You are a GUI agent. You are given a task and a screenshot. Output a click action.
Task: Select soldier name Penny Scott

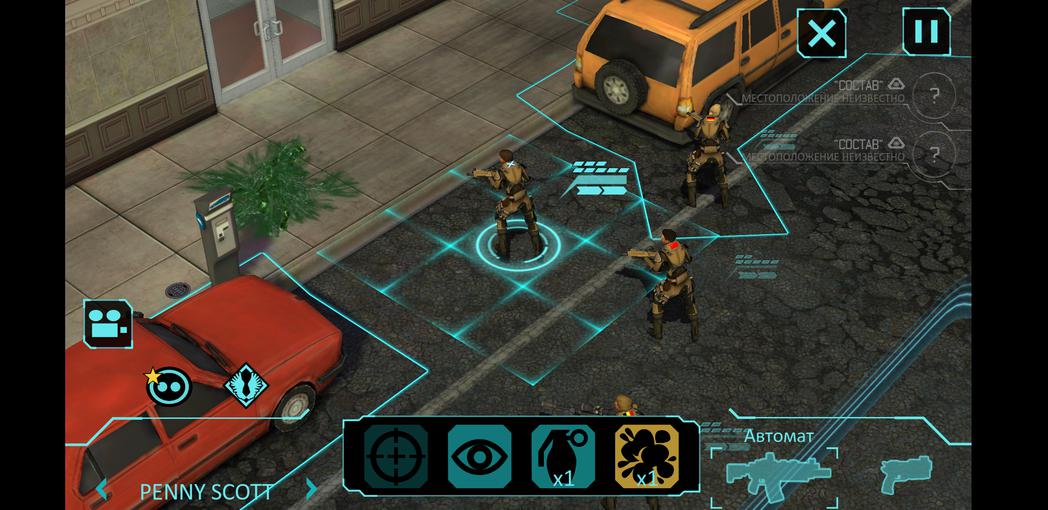point(206,491)
